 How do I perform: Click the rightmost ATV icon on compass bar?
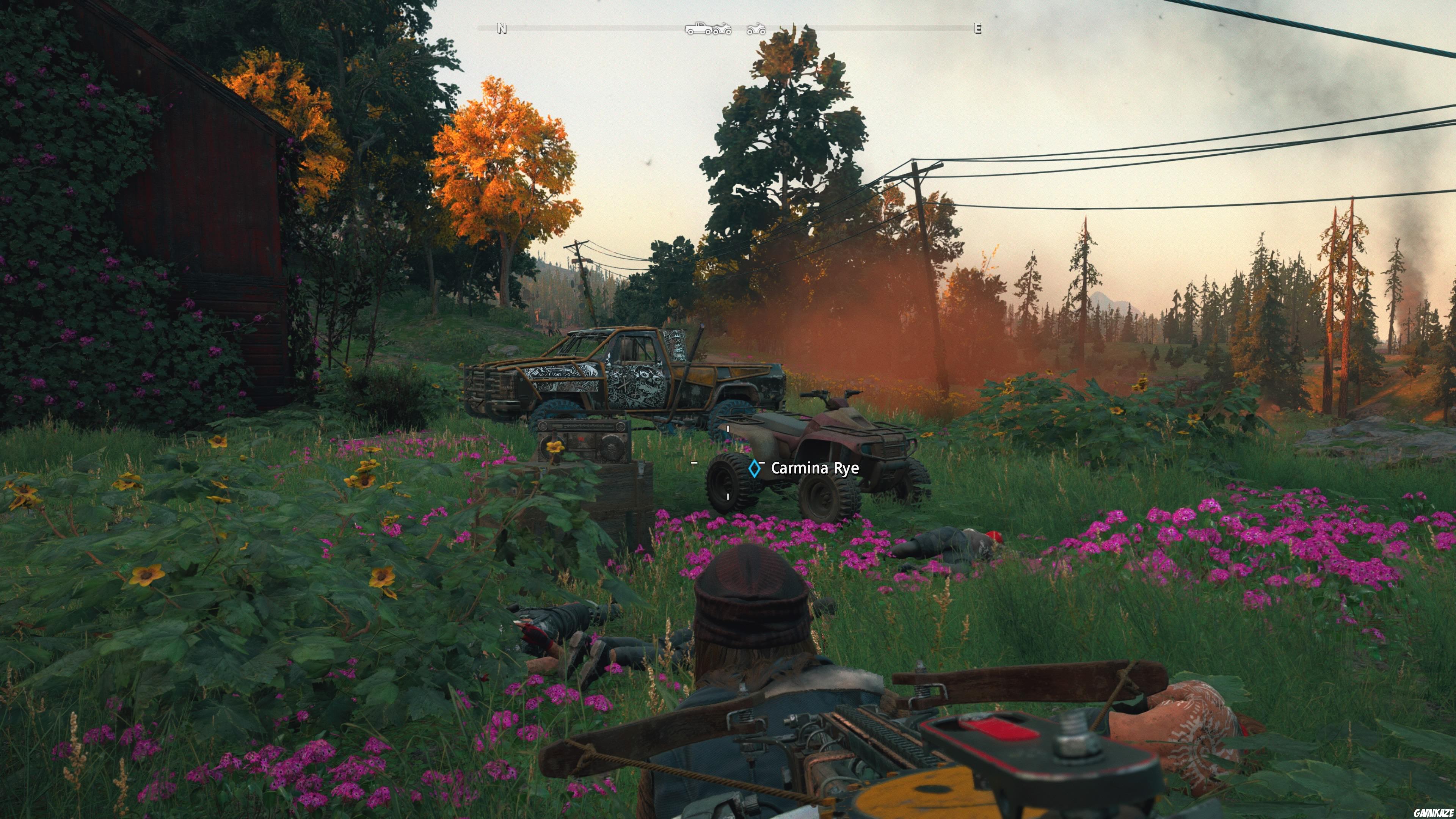[756, 29]
